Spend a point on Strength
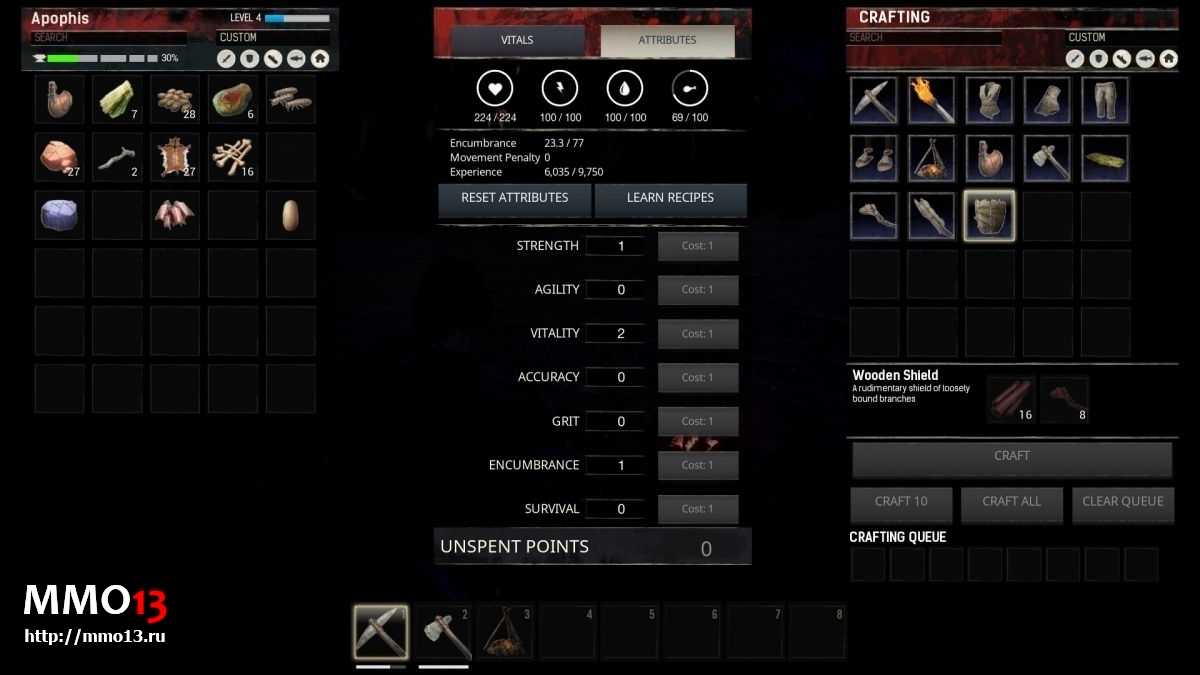The width and height of the screenshot is (1200, 675). (x=697, y=246)
